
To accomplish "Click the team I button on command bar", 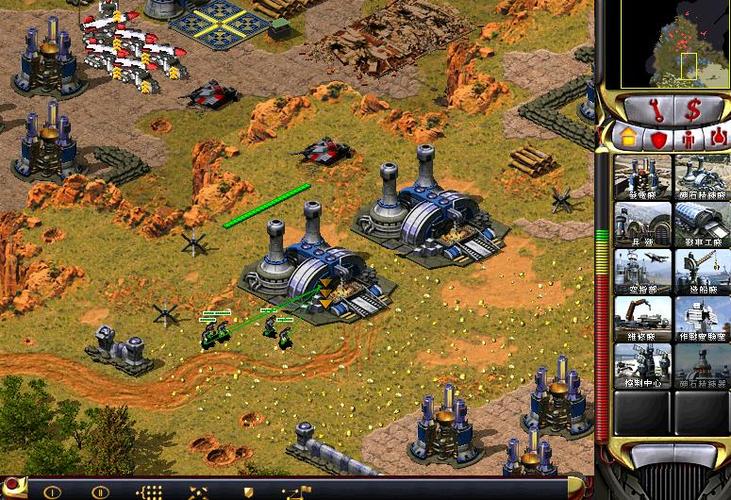I will pos(52,492).
